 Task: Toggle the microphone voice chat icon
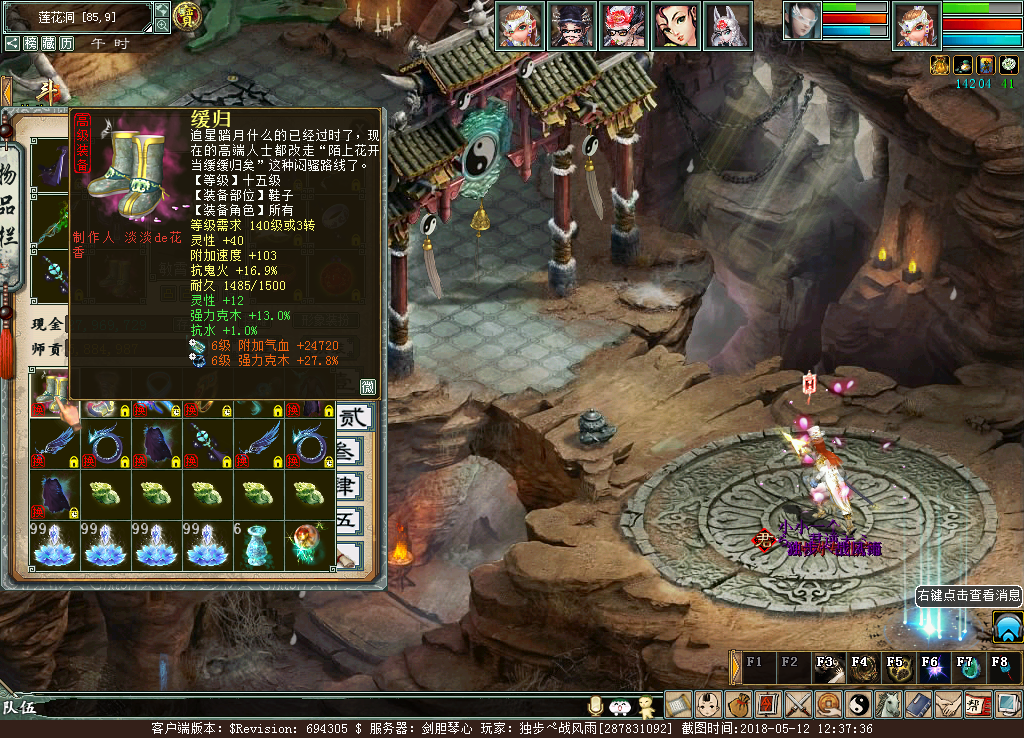(597, 705)
